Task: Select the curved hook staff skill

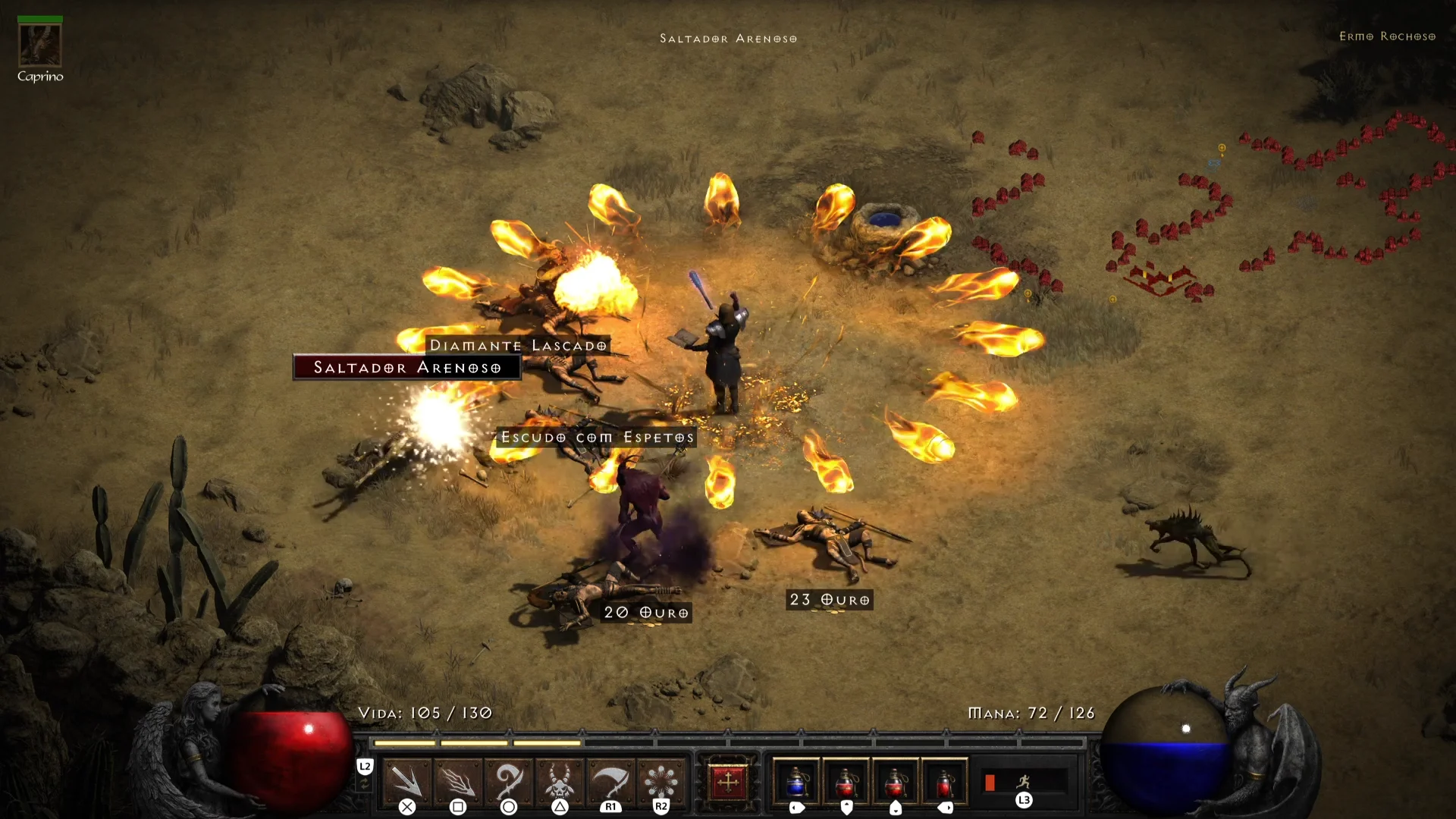Action: (x=509, y=781)
